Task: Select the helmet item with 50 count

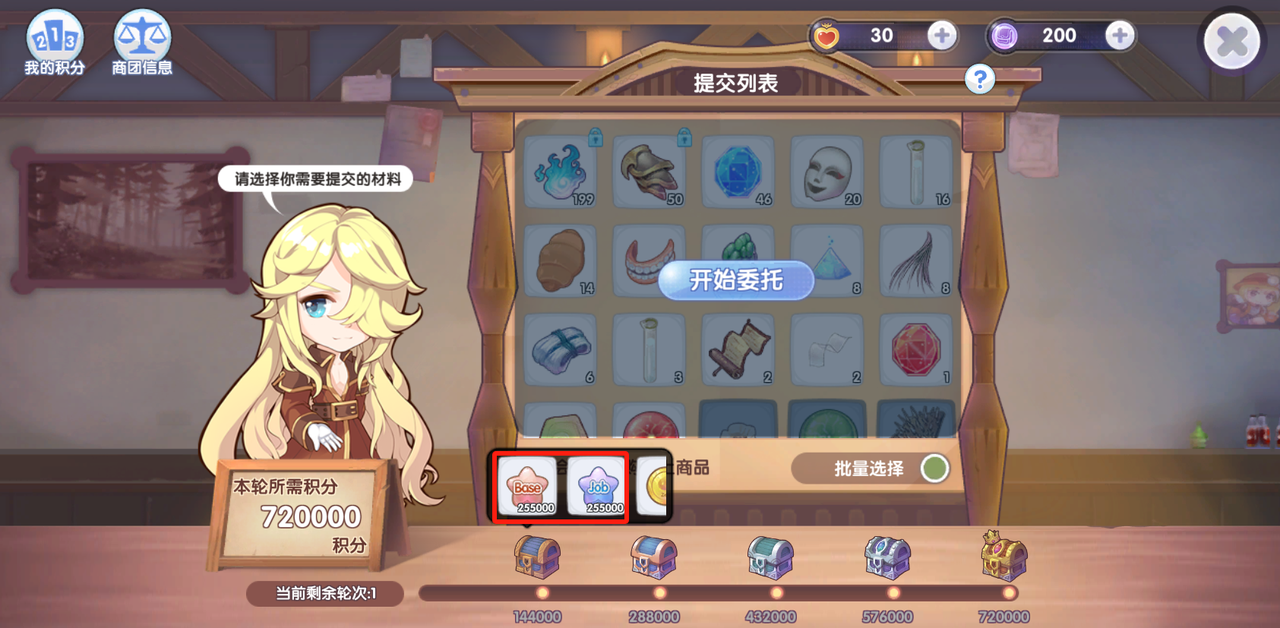Action: click(649, 171)
